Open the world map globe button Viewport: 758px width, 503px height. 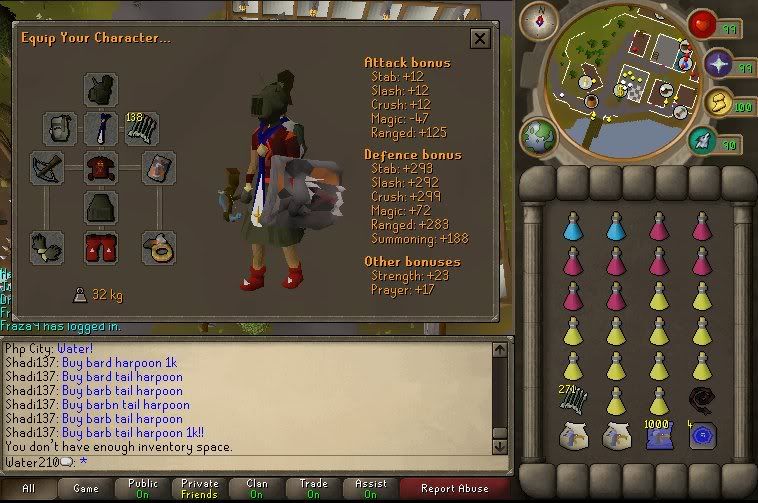(537, 137)
